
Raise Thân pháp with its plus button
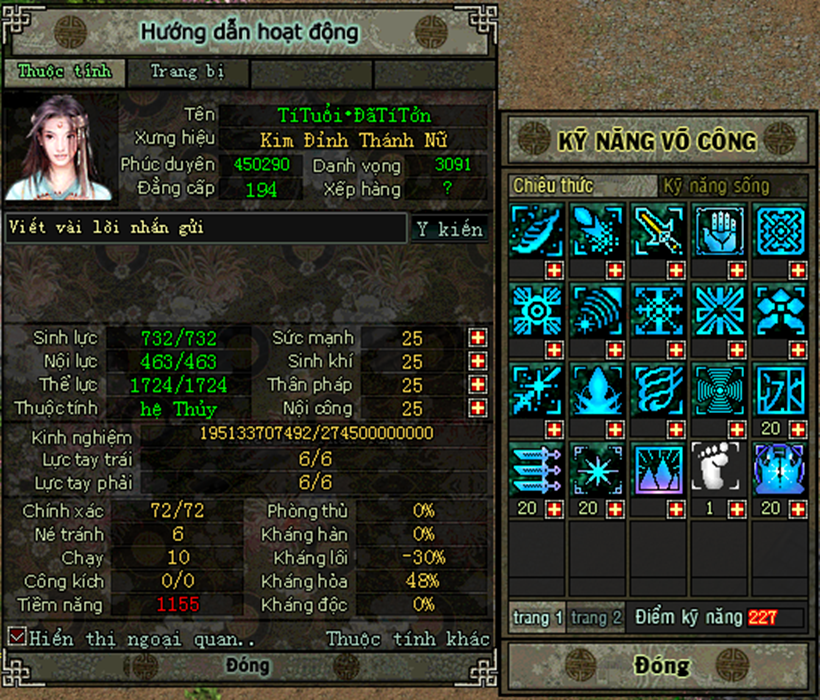pyautogui.click(x=478, y=385)
